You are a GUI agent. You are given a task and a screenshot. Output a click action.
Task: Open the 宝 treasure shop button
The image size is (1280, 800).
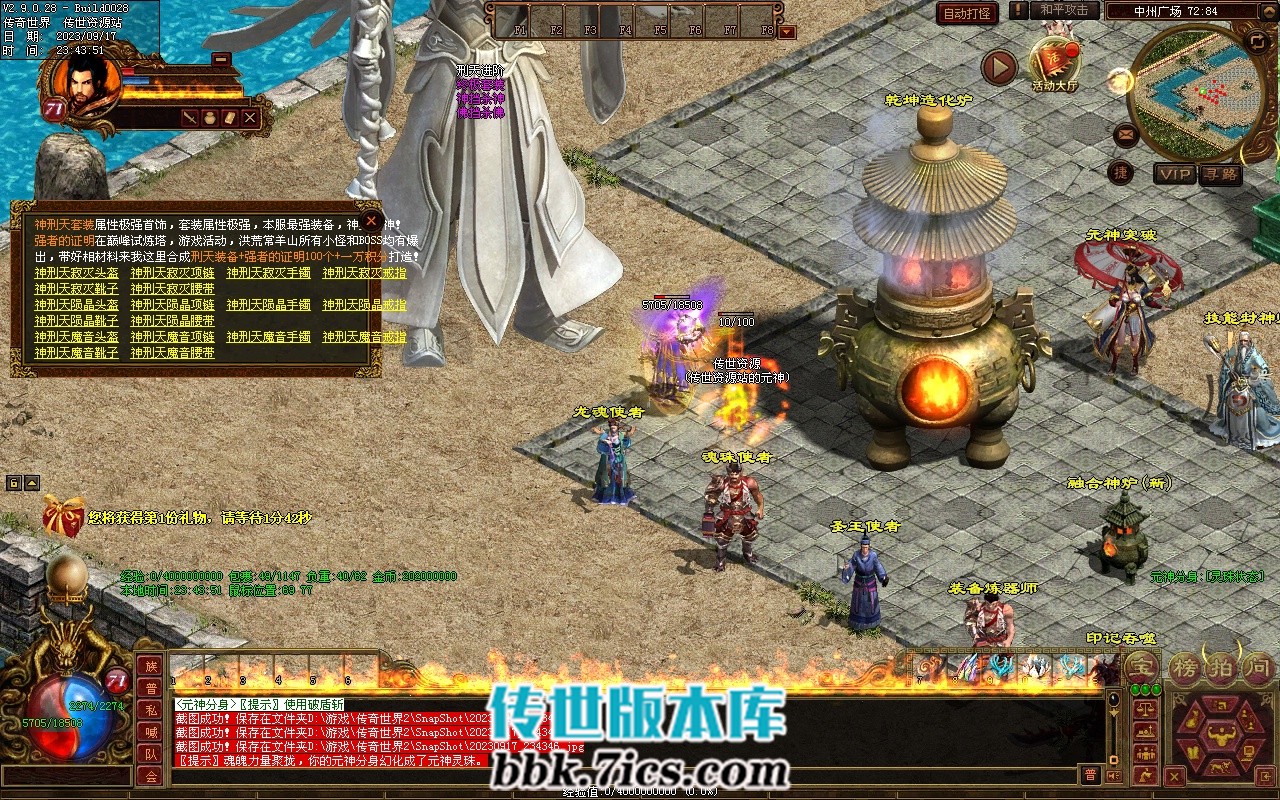(x=1142, y=666)
